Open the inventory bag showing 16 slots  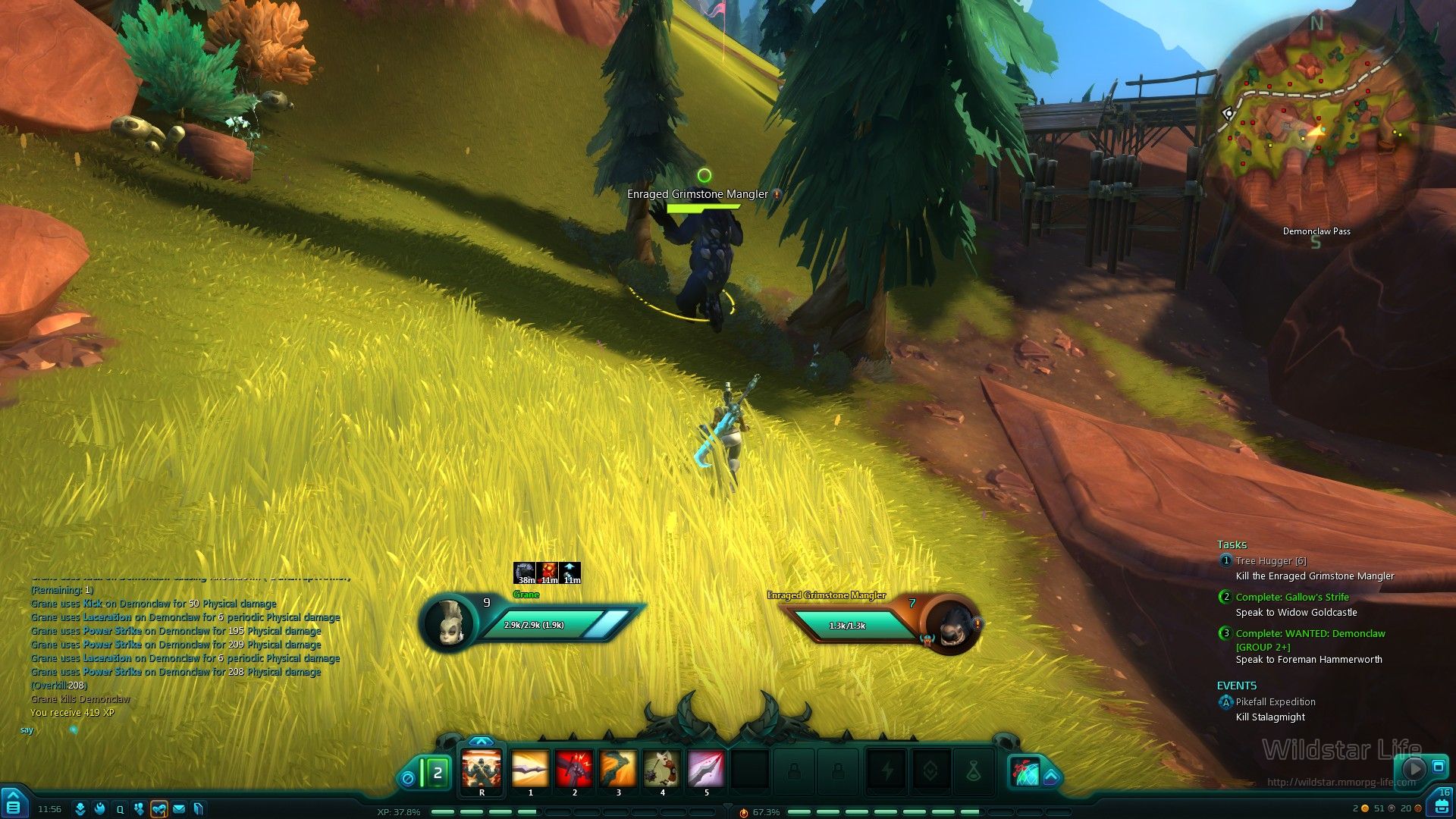1442,804
